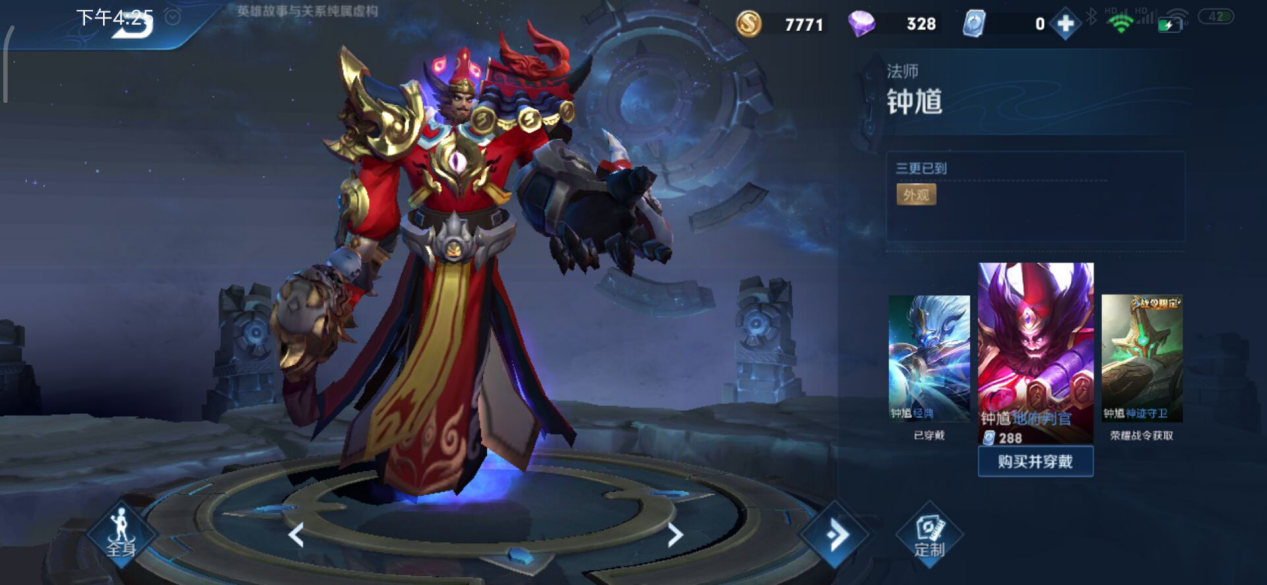Image resolution: width=1267 pixels, height=585 pixels.
Task: Tap the plus button to add skin shards
Action: [1065, 24]
